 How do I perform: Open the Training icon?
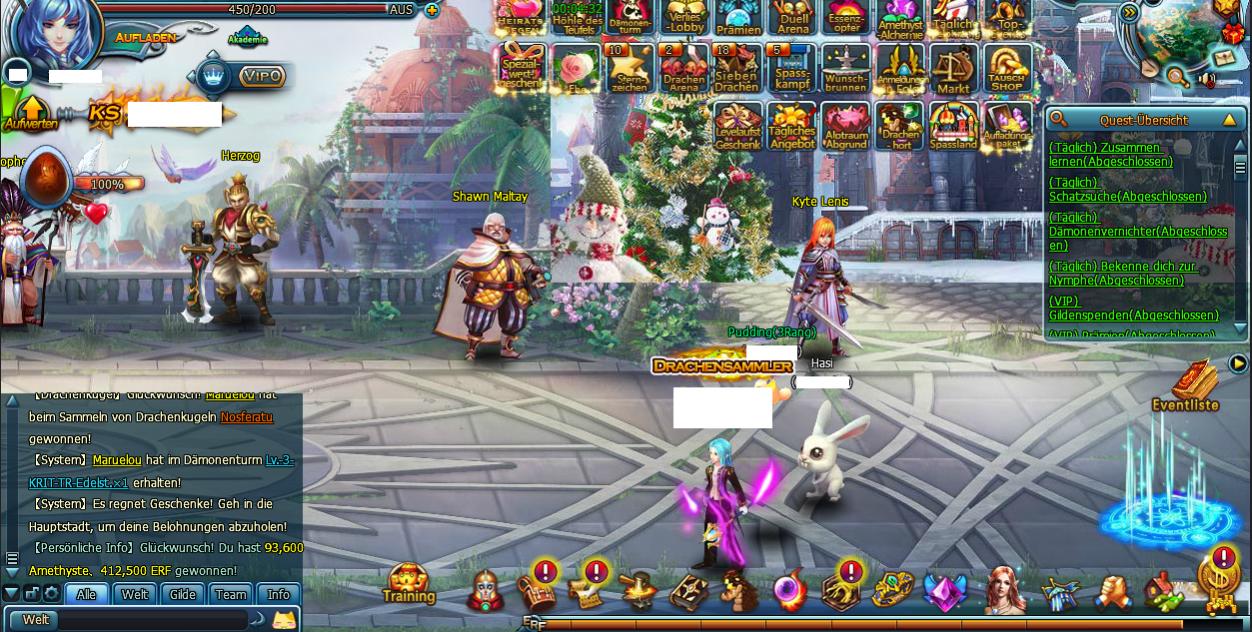coord(409,584)
